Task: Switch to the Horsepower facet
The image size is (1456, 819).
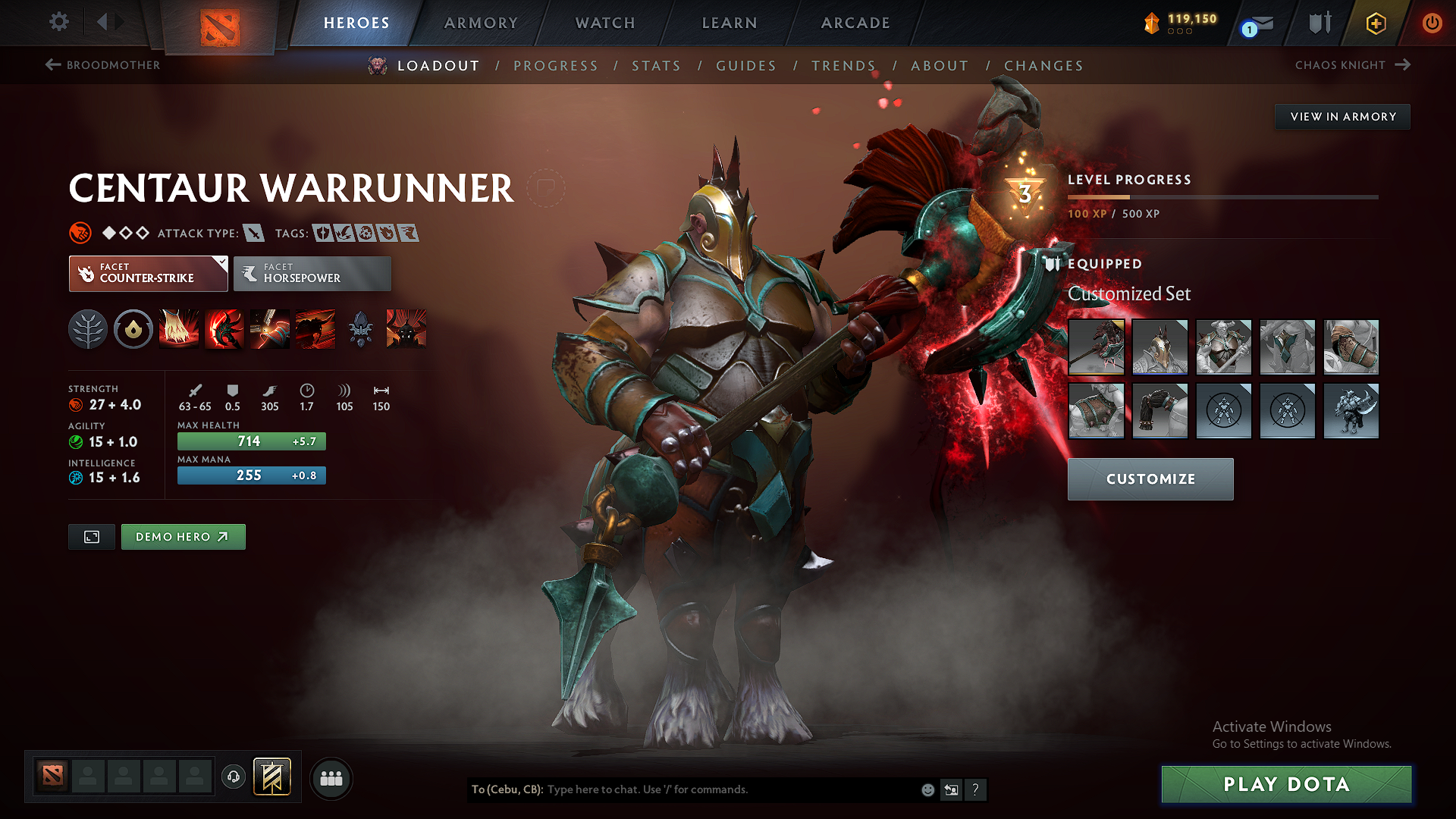Action: point(312,273)
